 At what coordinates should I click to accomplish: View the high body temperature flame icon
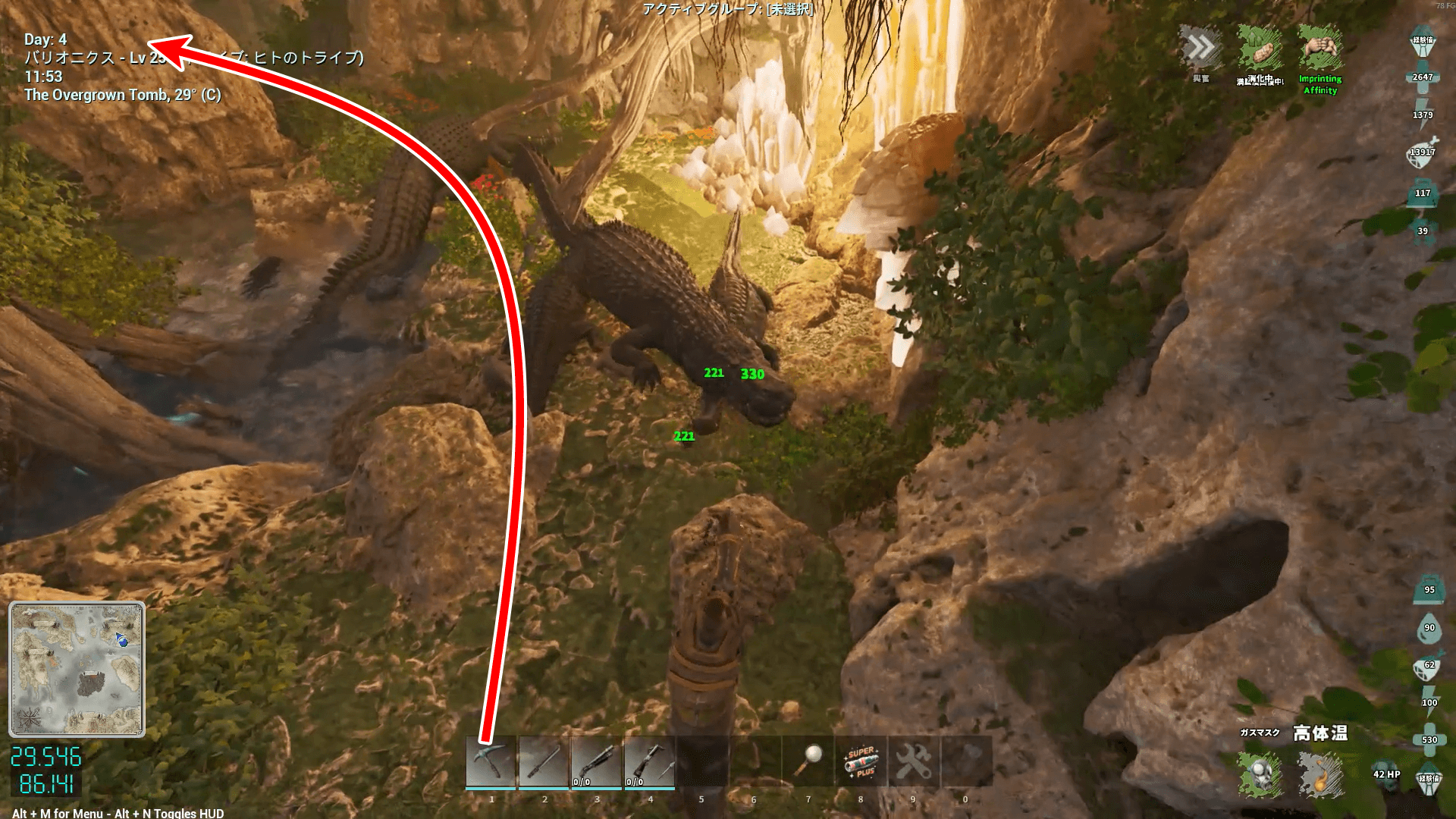(x=1320, y=774)
